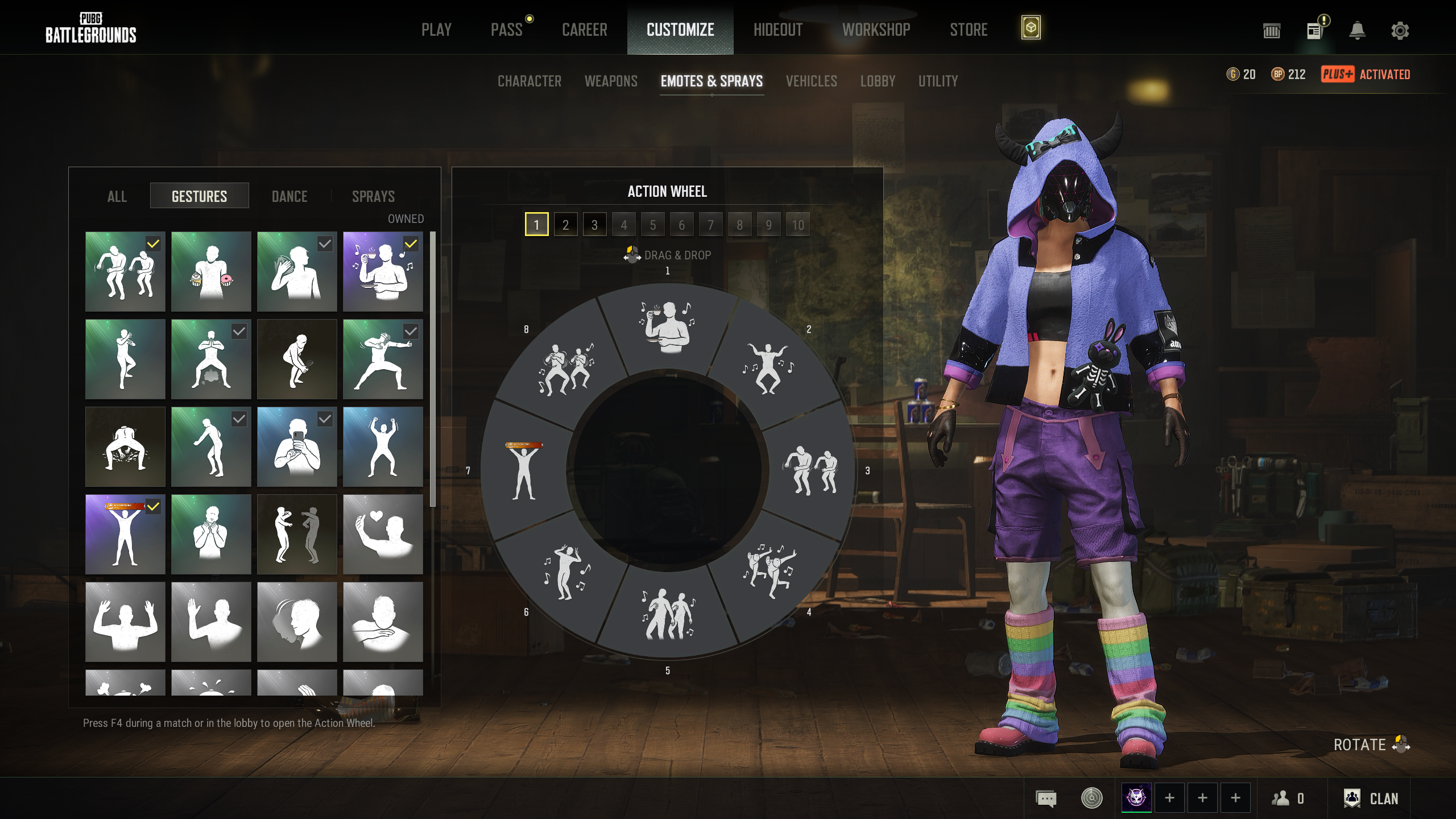Select the heart hand gesture thumbnail

click(x=383, y=534)
